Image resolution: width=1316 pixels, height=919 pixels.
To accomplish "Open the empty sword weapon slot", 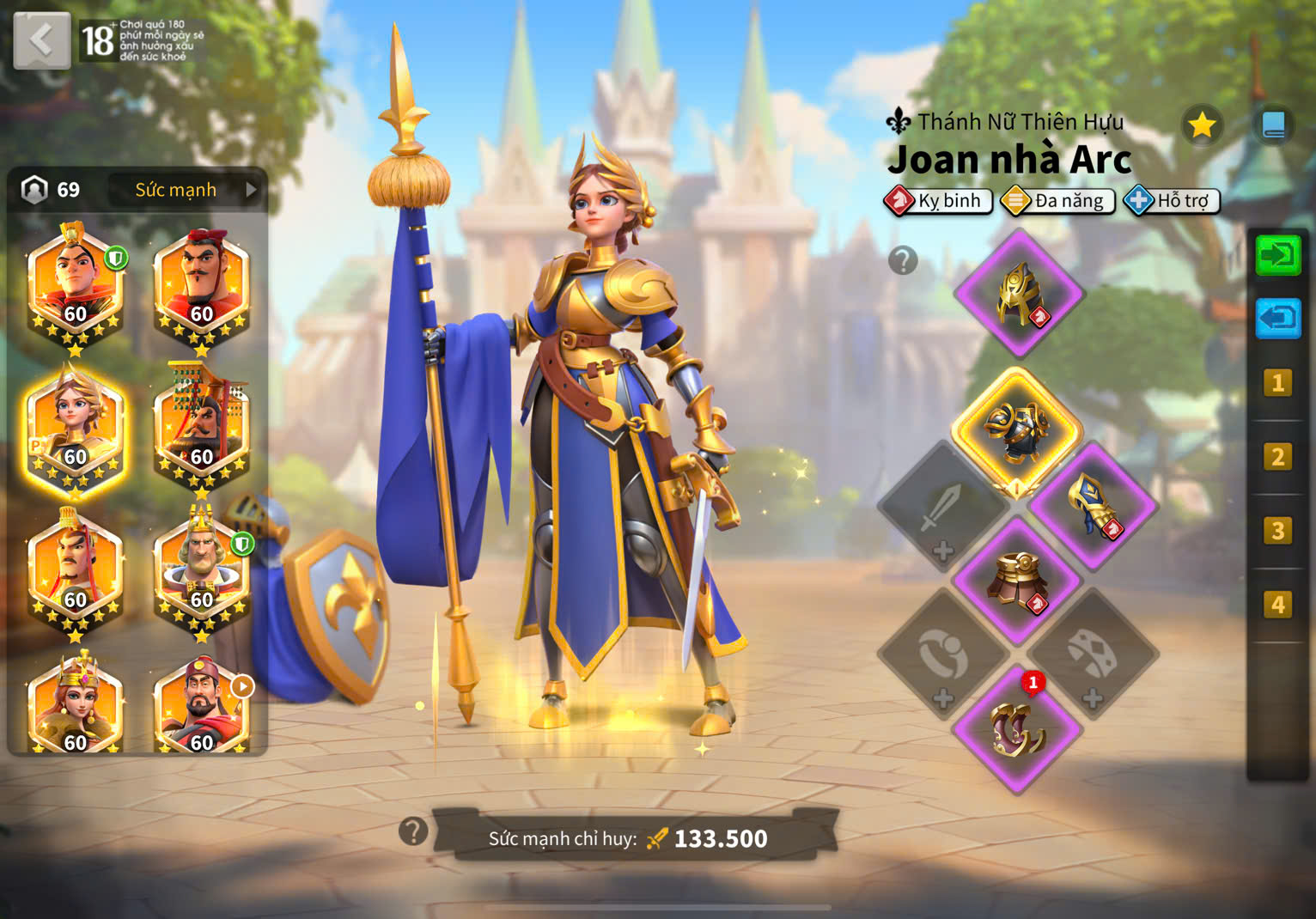I will click(x=942, y=507).
